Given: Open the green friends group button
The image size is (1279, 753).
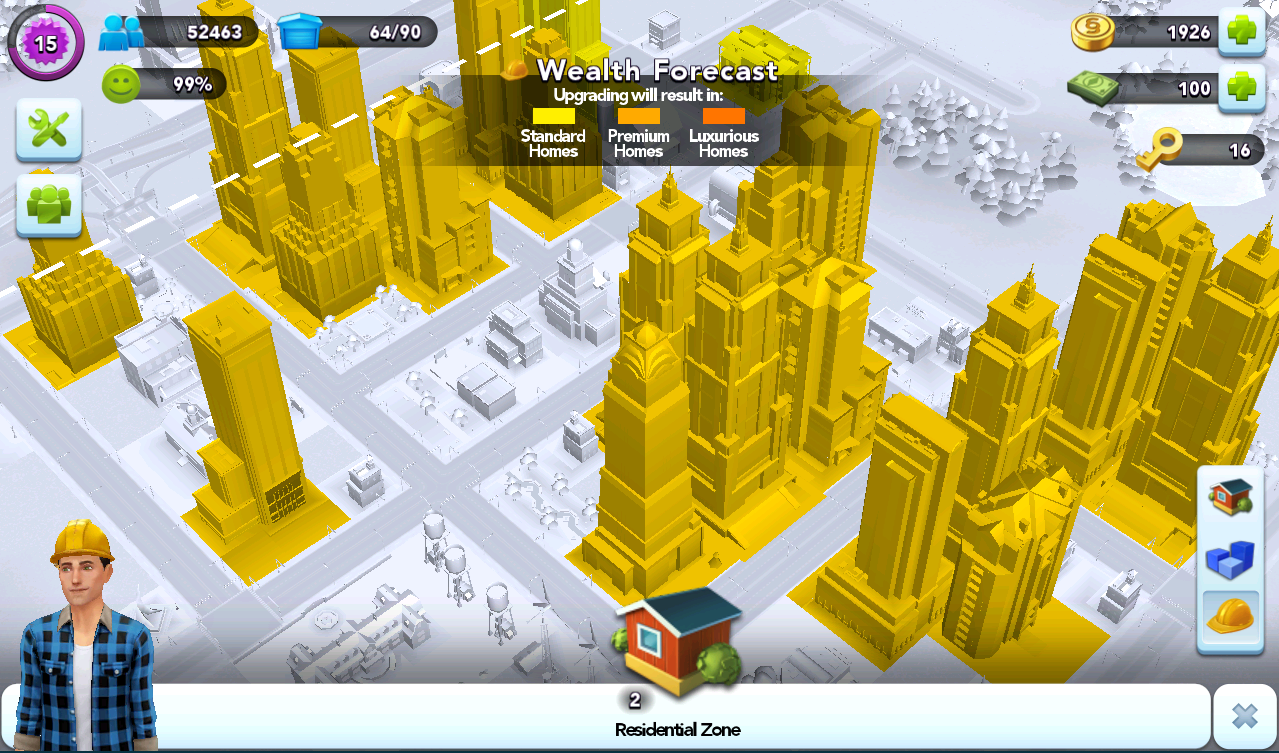Looking at the screenshot, I should click(x=48, y=204).
